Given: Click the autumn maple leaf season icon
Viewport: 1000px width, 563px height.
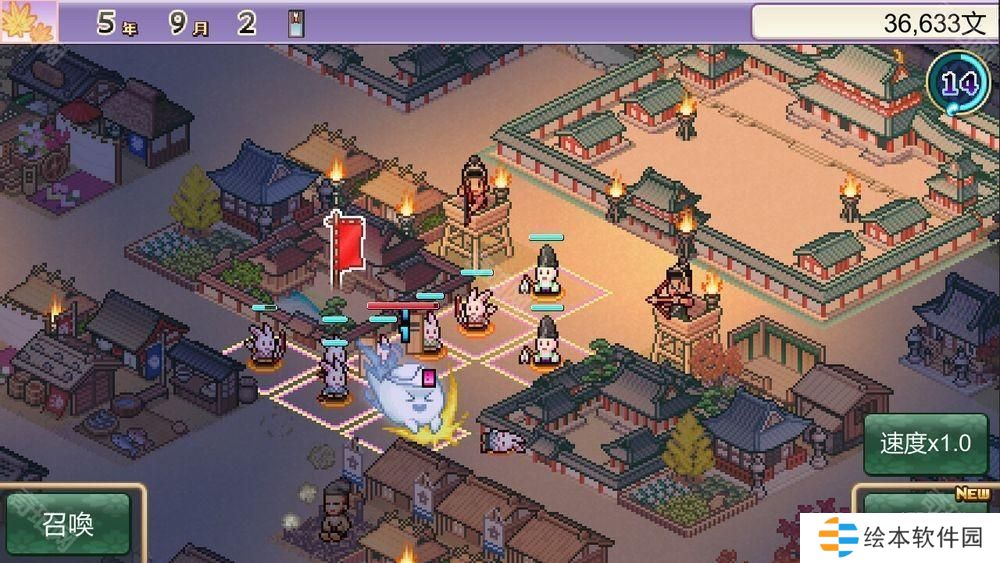Looking at the screenshot, I should pyautogui.click(x=26, y=21).
